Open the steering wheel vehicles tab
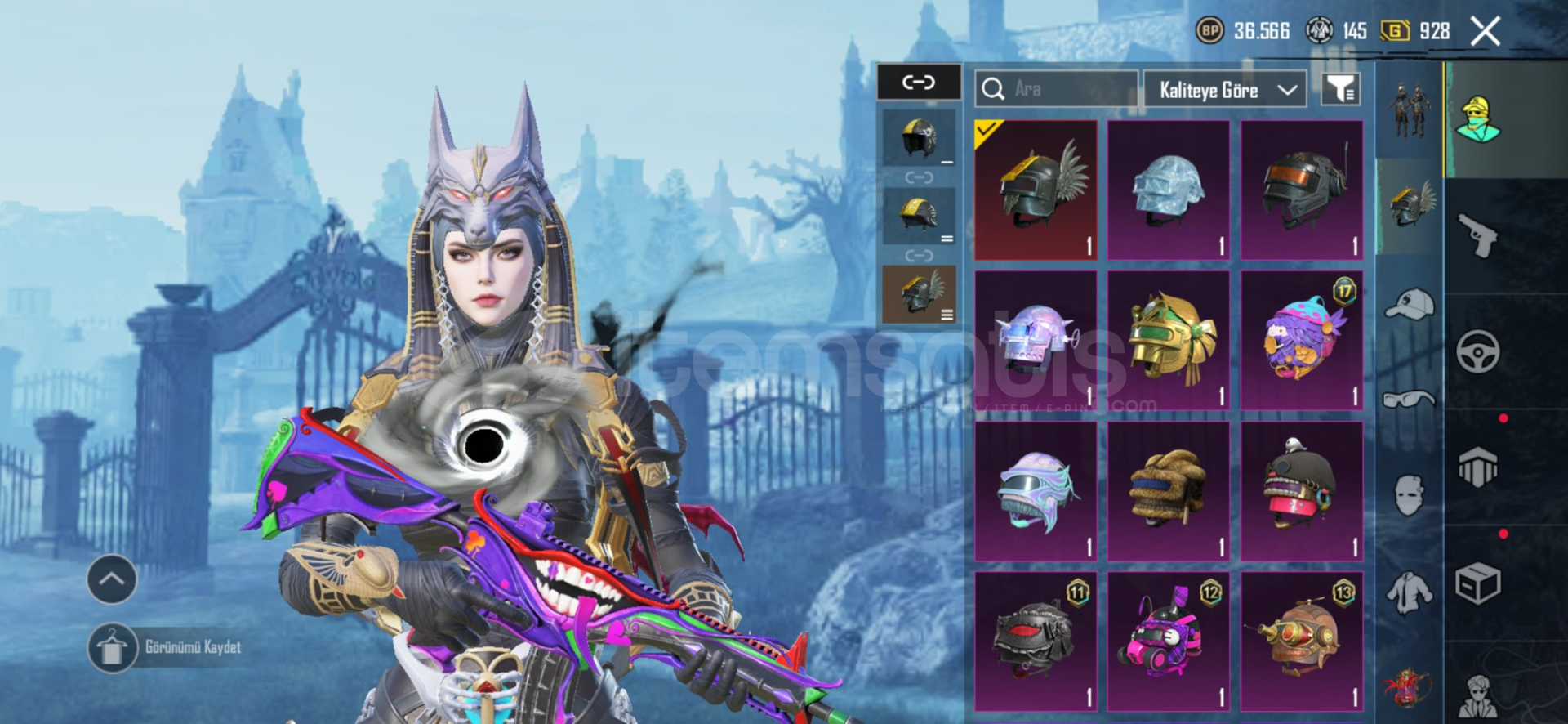 1477,352
